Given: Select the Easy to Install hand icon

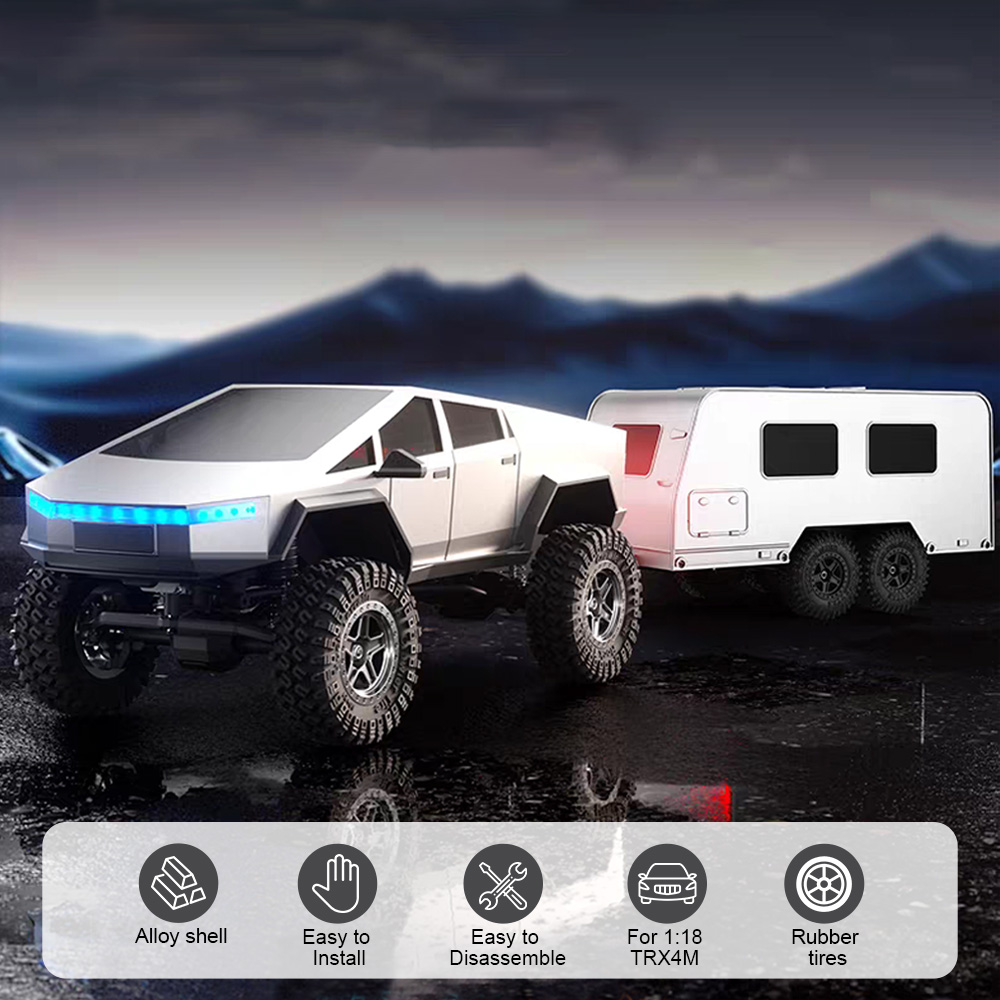Looking at the screenshot, I should pos(337,884).
